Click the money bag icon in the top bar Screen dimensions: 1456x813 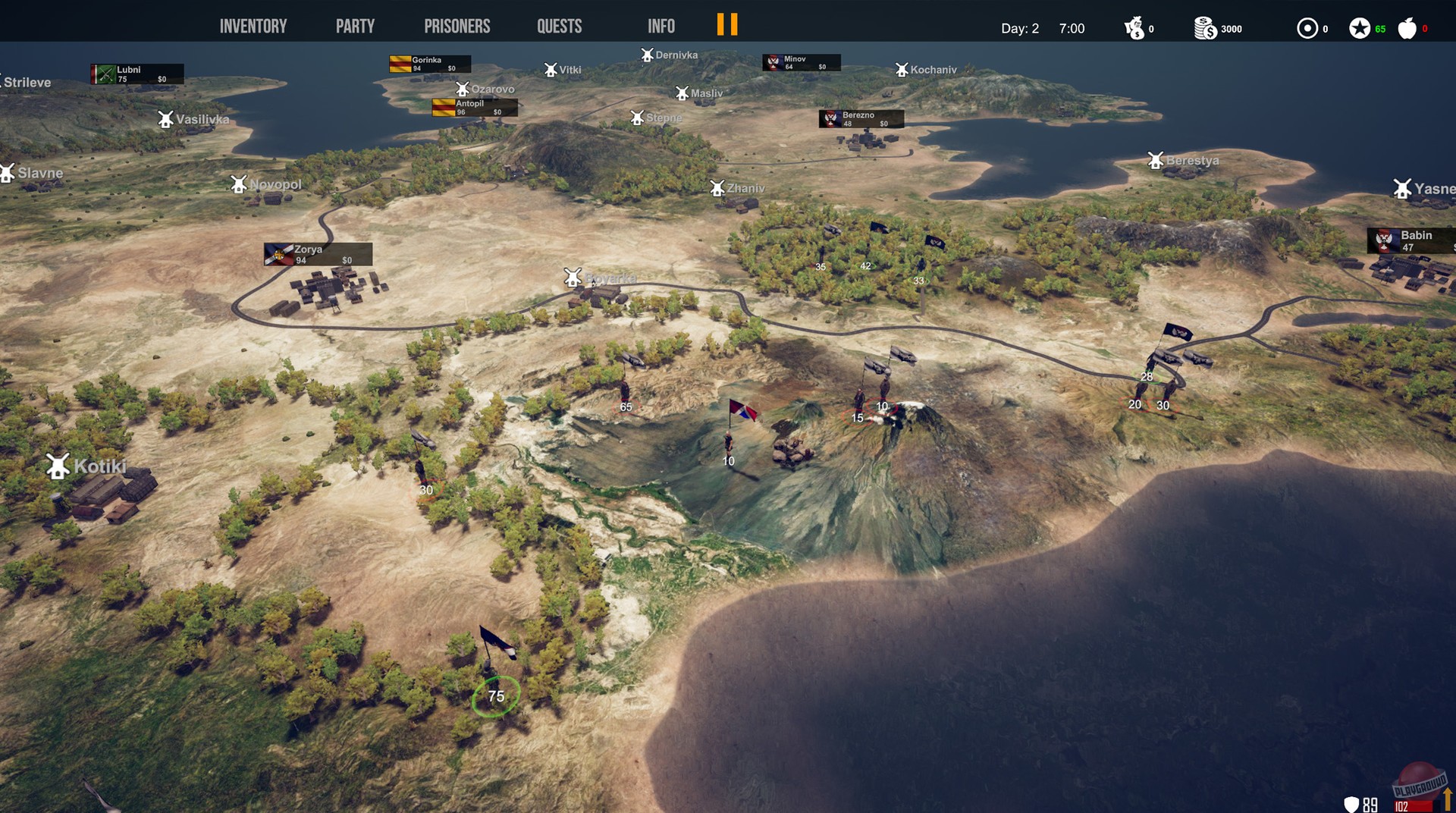click(1135, 29)
